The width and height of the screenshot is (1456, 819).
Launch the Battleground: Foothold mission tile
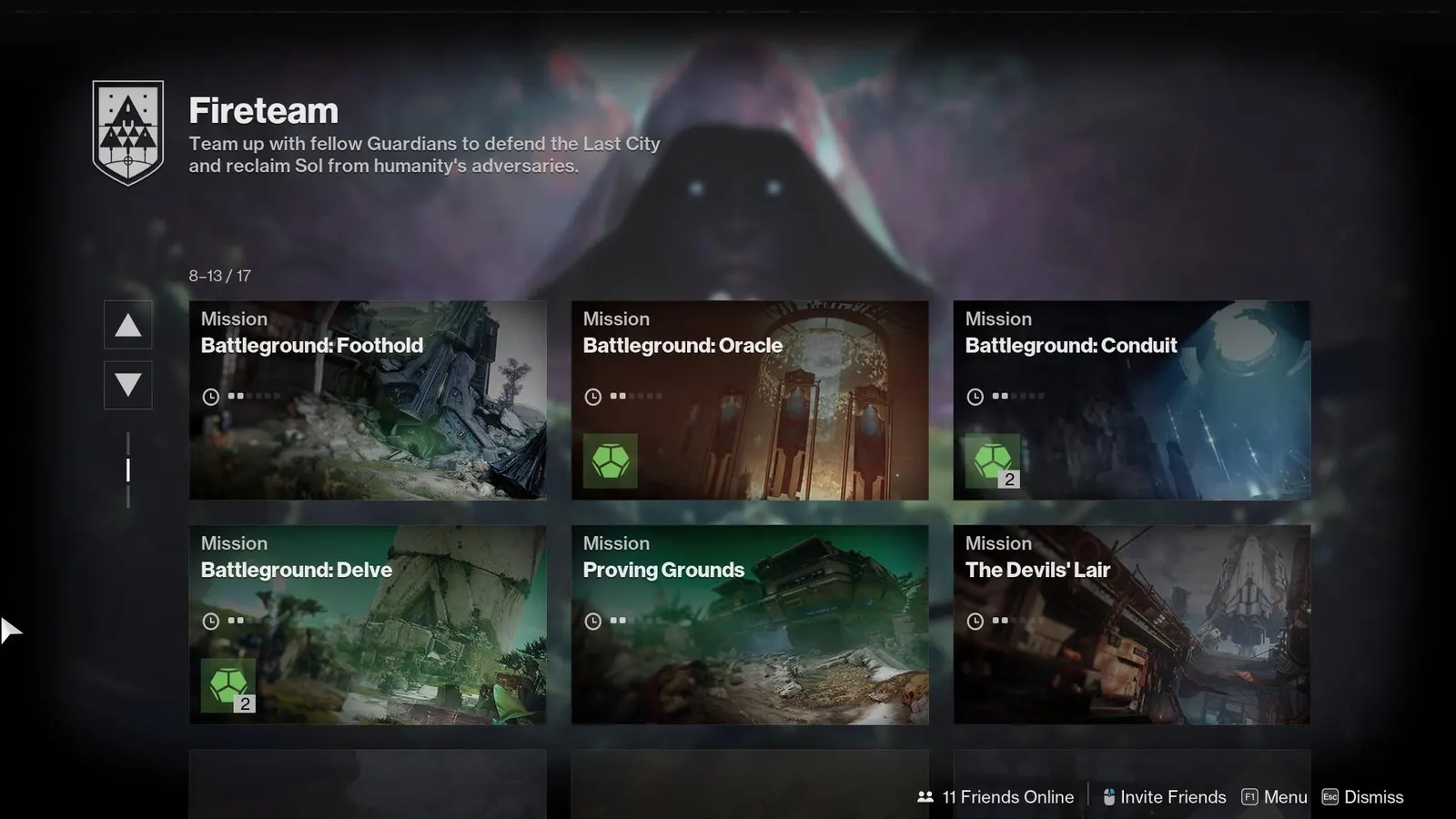368,400
